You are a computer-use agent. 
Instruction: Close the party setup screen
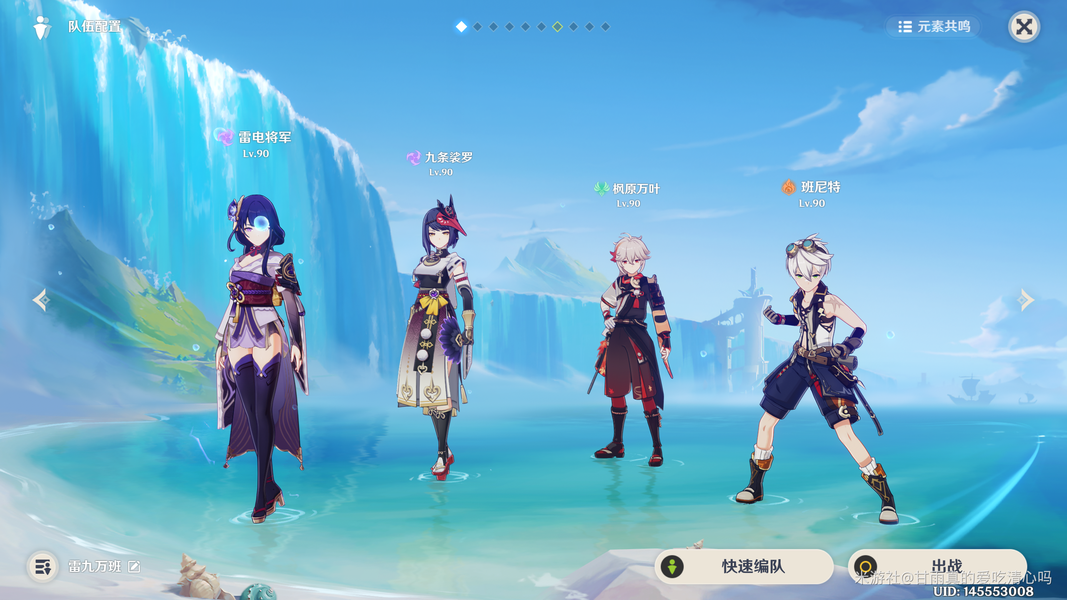pyautogui.click(x=1024, y=27)
